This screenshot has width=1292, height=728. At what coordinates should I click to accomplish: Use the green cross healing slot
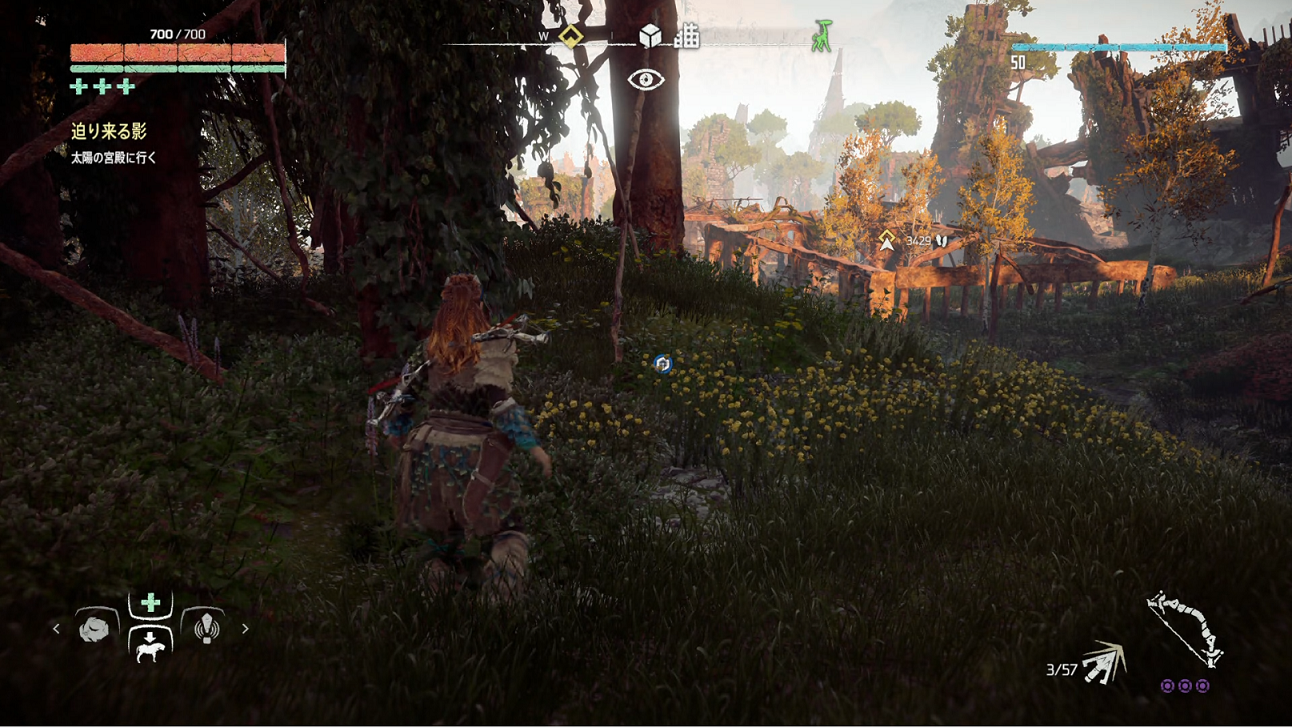coord(150,602)
